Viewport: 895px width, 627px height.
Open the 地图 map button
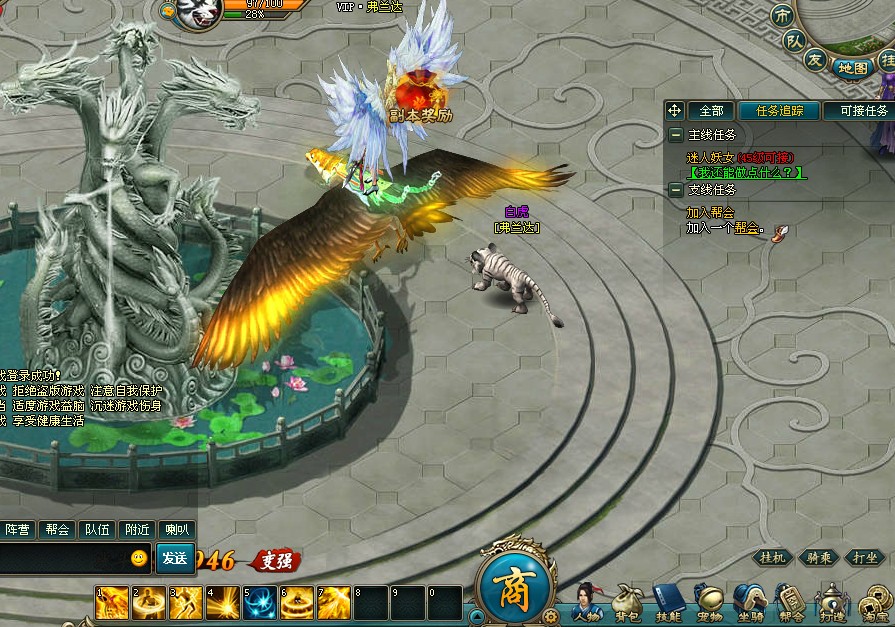852,68
